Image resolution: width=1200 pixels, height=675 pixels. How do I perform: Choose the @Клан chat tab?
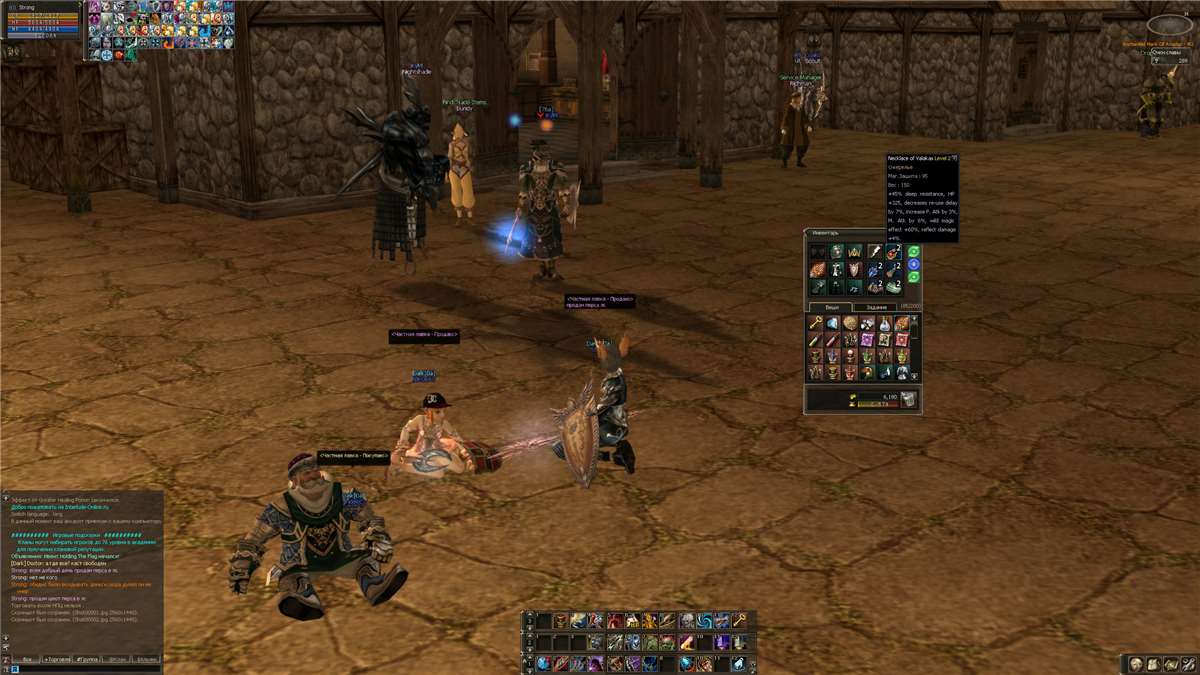point(117,660)
